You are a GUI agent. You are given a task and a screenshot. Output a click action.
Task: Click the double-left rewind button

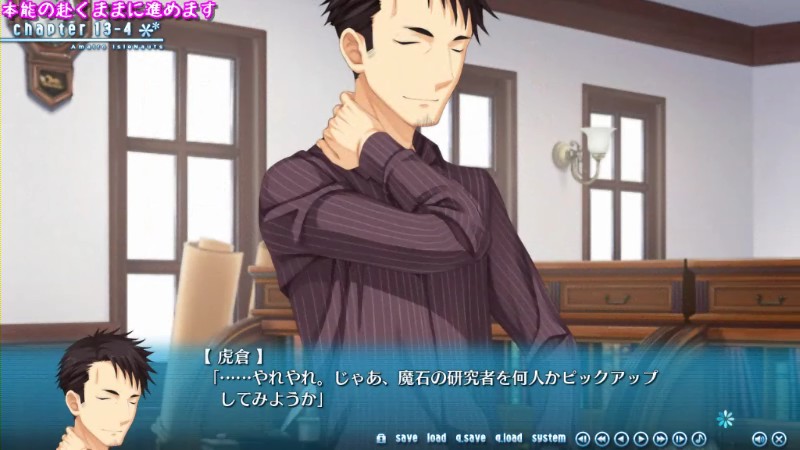pyautogui.click(x=602, y=438)
